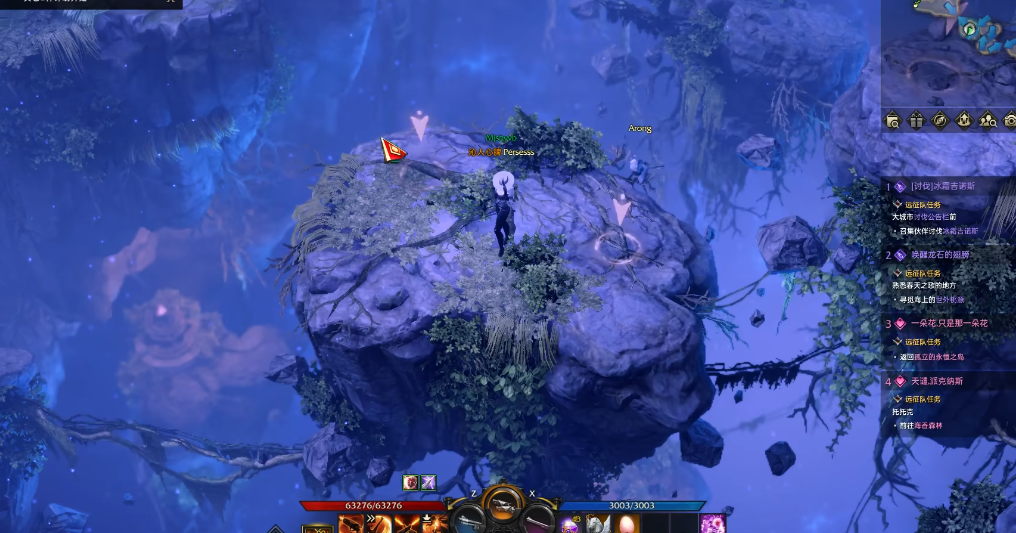Open quest 3 一朵花,只是那一朵花
Viewport: 1016px width, 533px height.
[949, 324]
